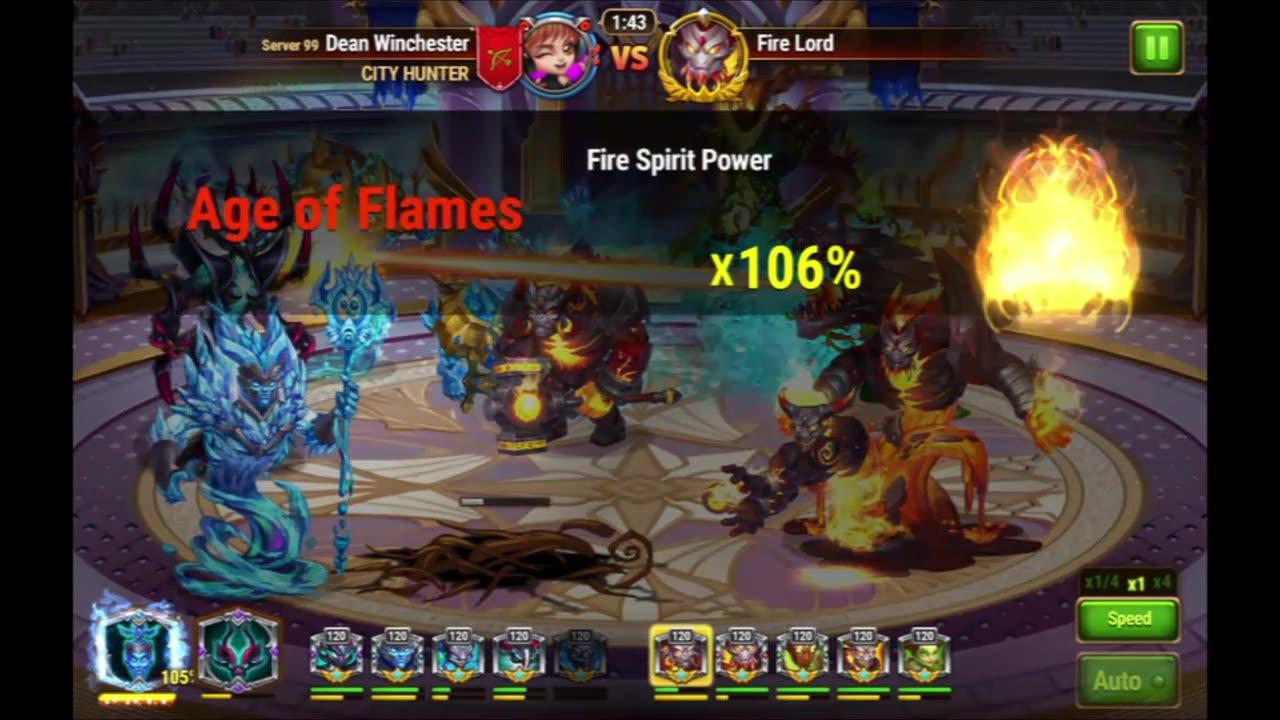Enable Auto battle mode

point(1126,679)
